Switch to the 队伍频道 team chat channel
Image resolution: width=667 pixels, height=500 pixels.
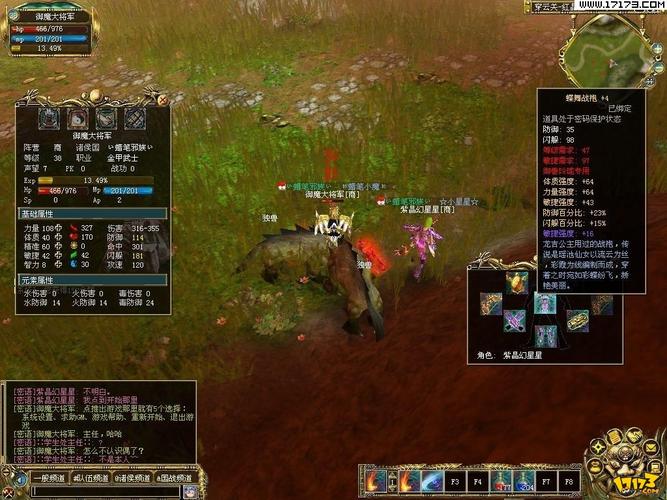pyautogui.click(x=91, y=479)
